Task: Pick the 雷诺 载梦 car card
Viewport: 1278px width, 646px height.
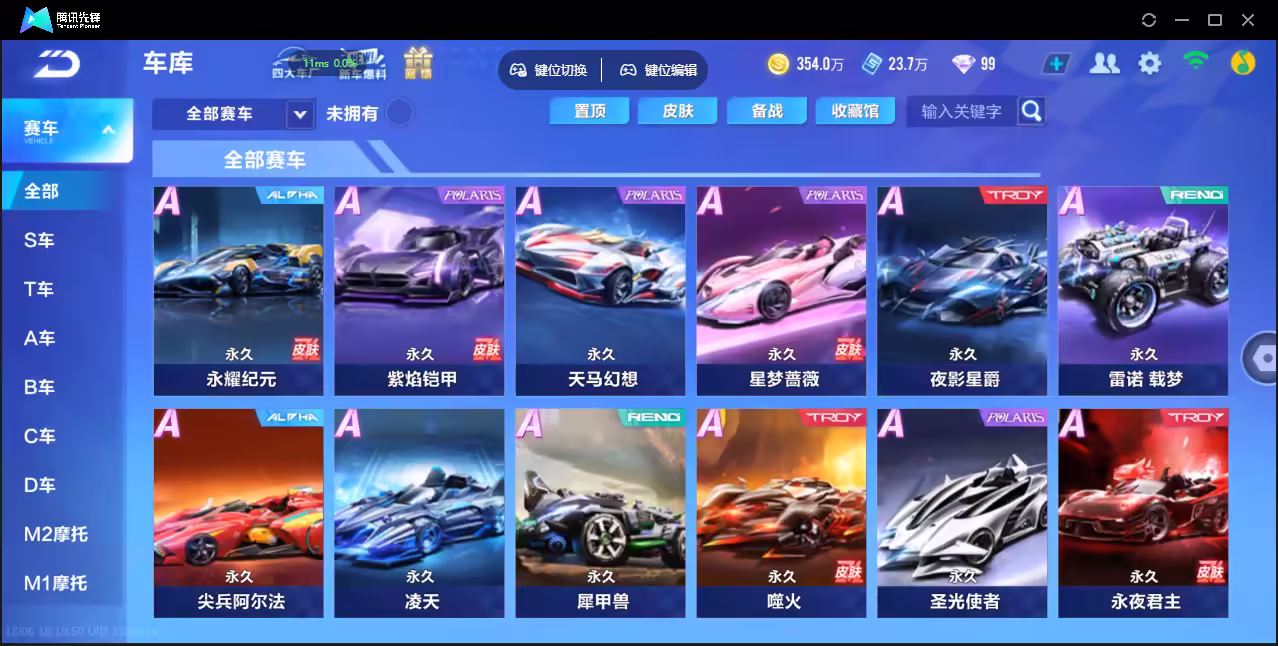Action: pyautogui.click(x=1143, y=290)
